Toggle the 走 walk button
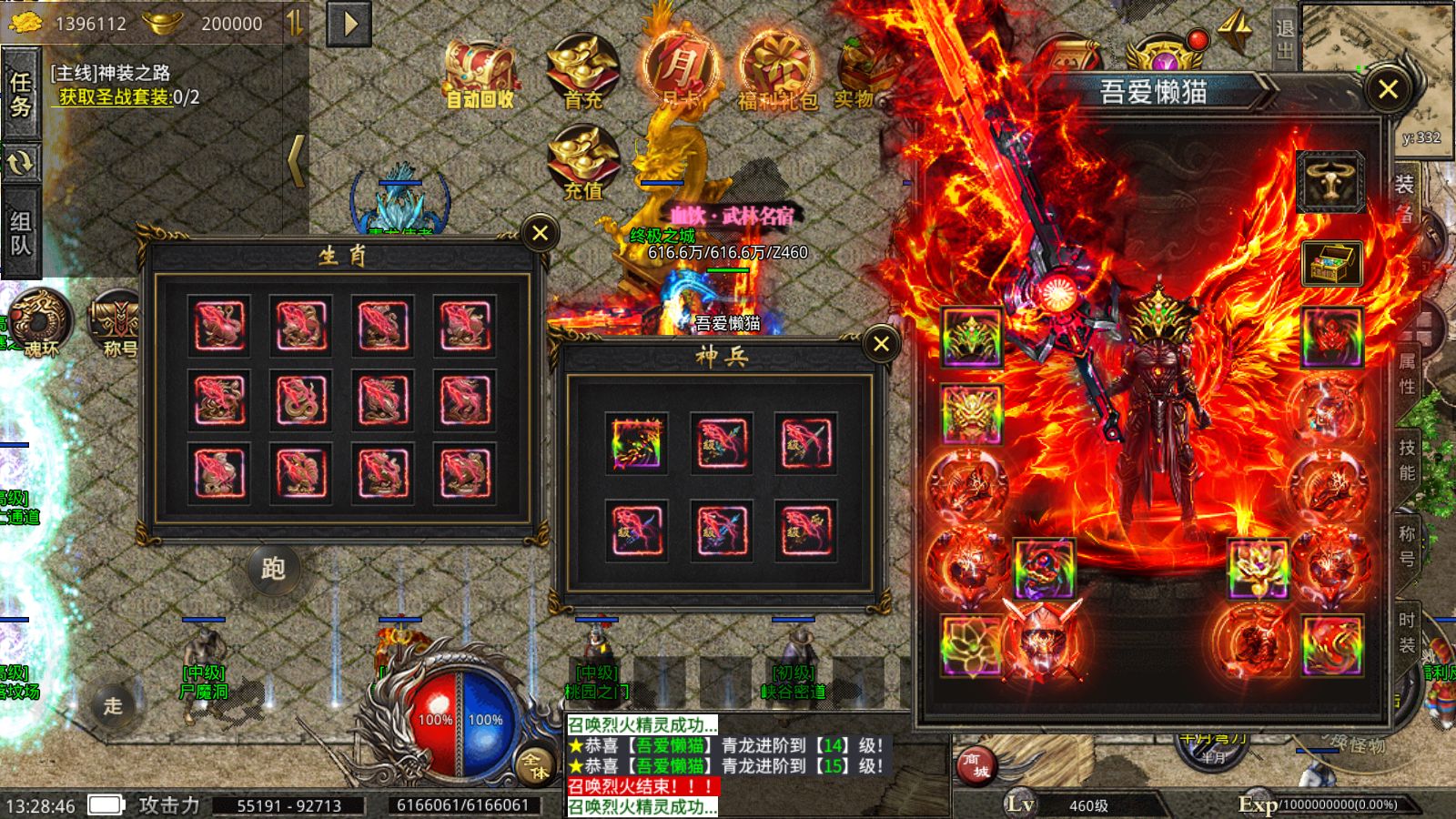Viewport: 1456px width, 819px height. 113,705
